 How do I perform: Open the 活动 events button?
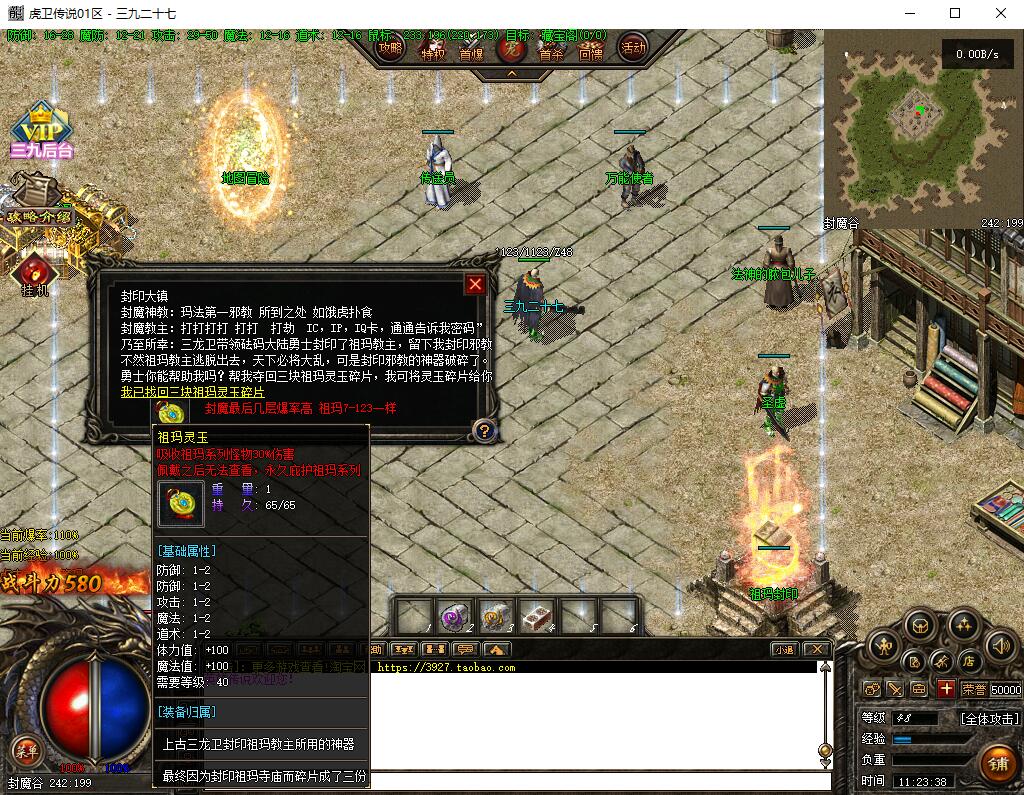[632, 47]
